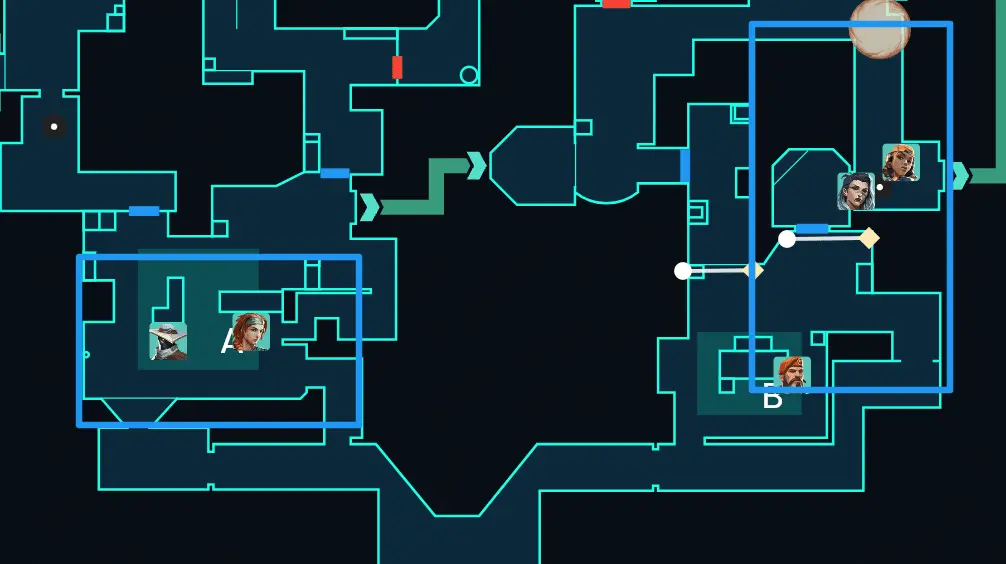Click the Brimstone agent icon on B site
The height and width of the screenshot is (564, 1006).
click(791, 374)
